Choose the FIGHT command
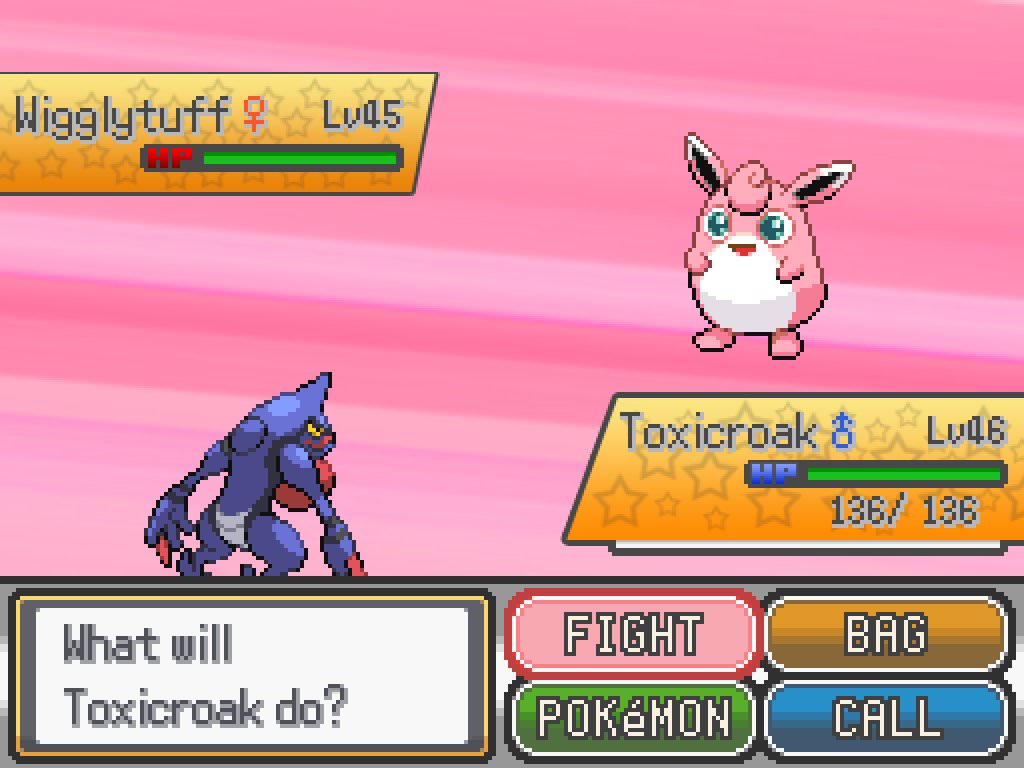1024x768 pixels. click(633, 634)
